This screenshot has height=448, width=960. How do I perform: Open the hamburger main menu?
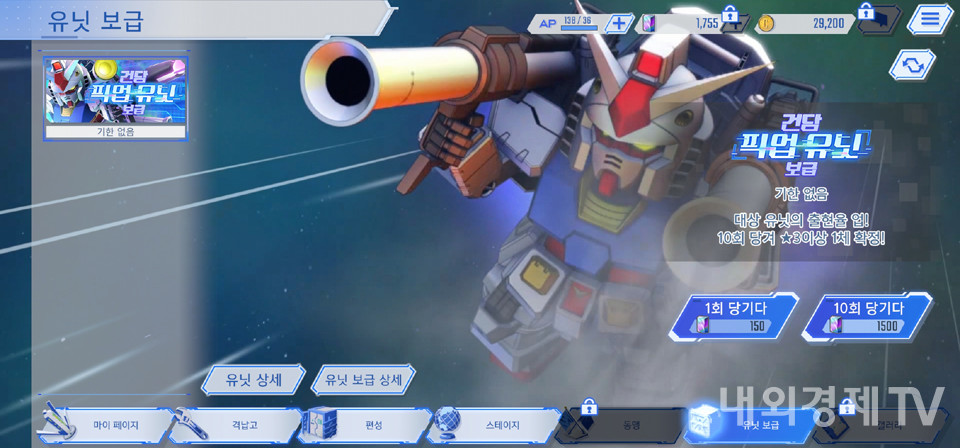pos(930,19)
